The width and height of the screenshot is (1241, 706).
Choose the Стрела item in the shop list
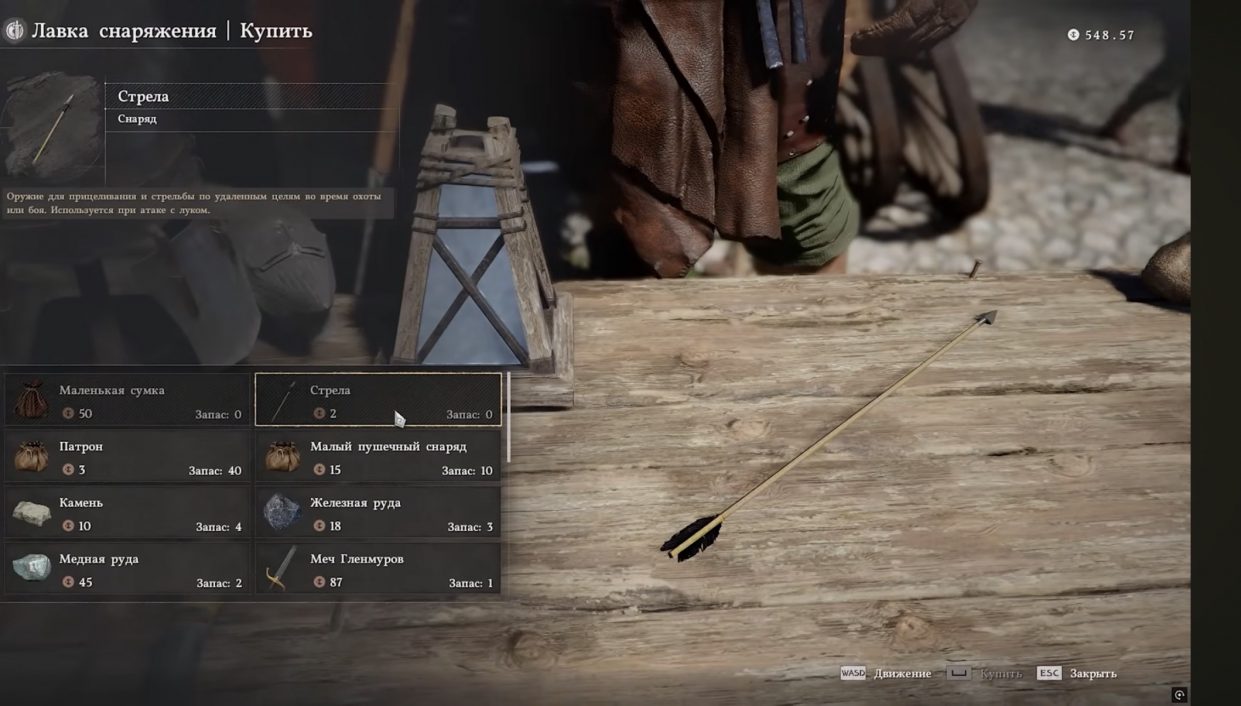(x=378, y=400)
